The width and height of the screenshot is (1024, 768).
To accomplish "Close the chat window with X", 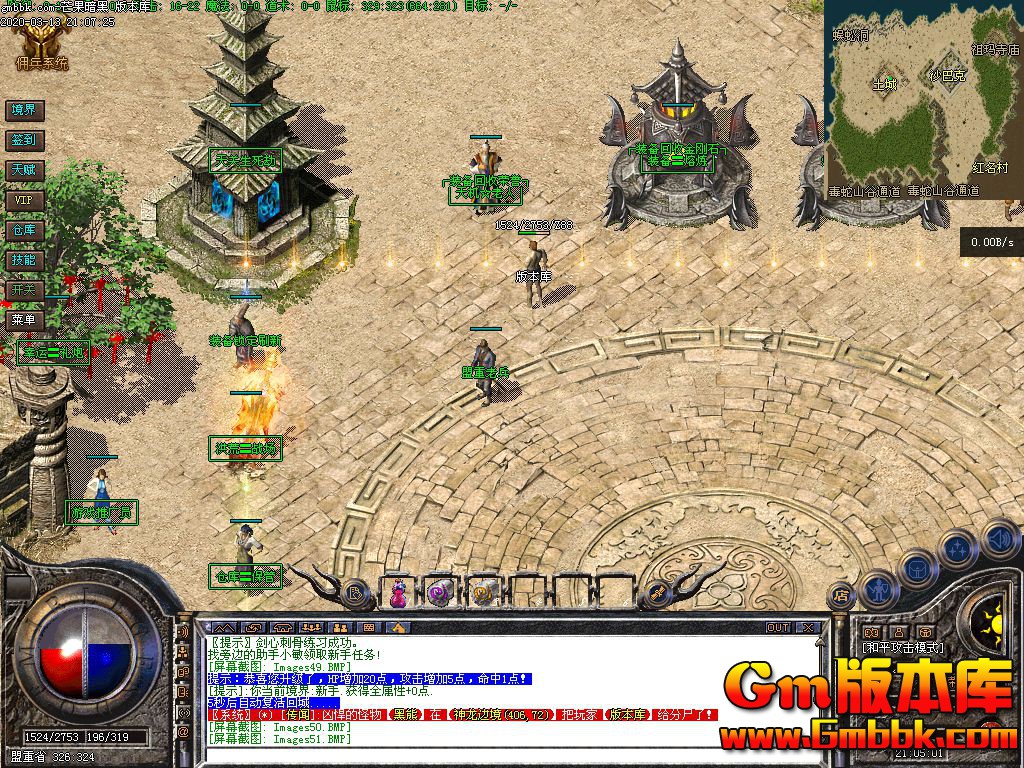I will coord(808,628).
